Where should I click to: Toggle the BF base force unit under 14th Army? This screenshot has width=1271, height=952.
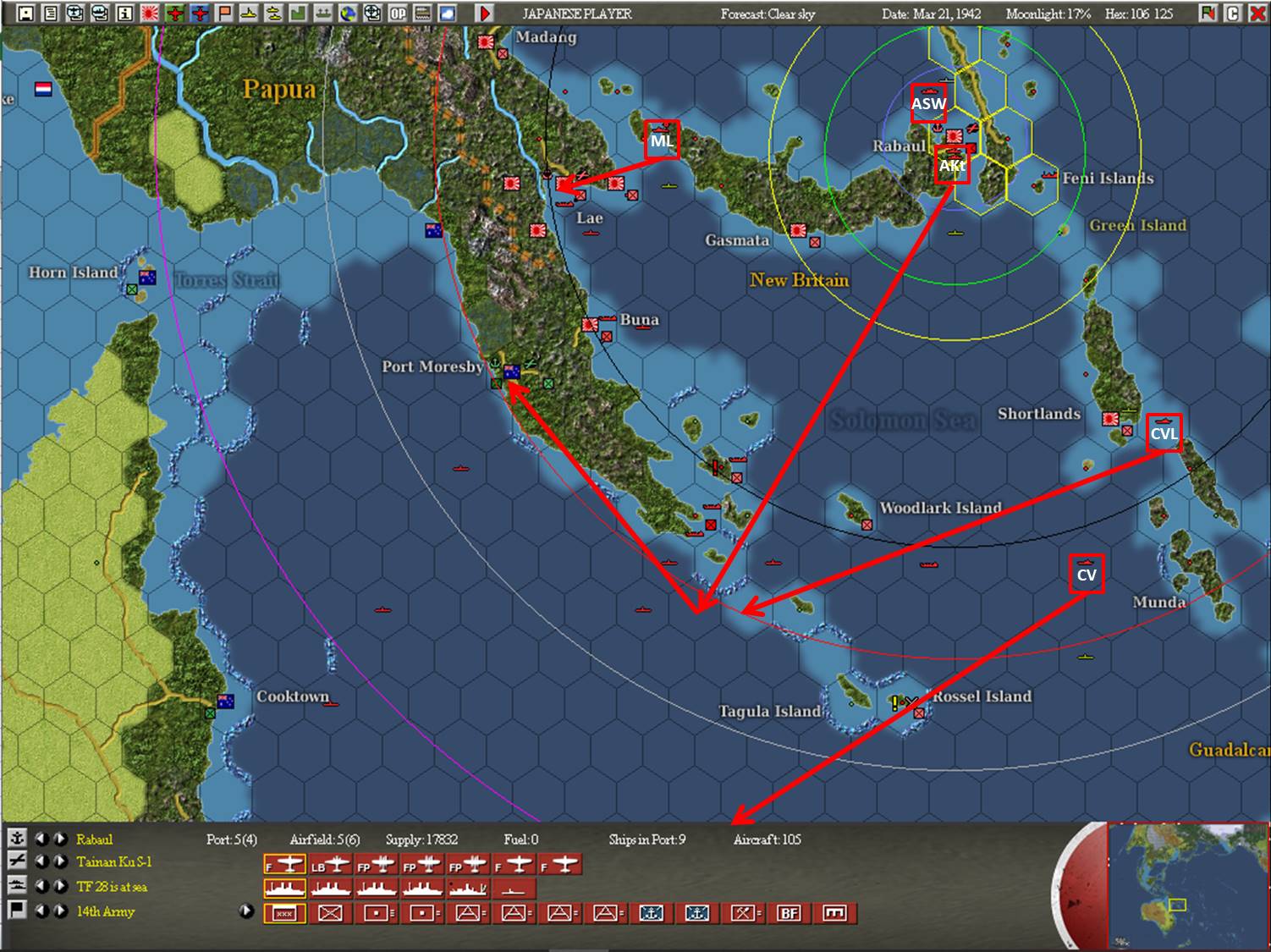(790, 914)
